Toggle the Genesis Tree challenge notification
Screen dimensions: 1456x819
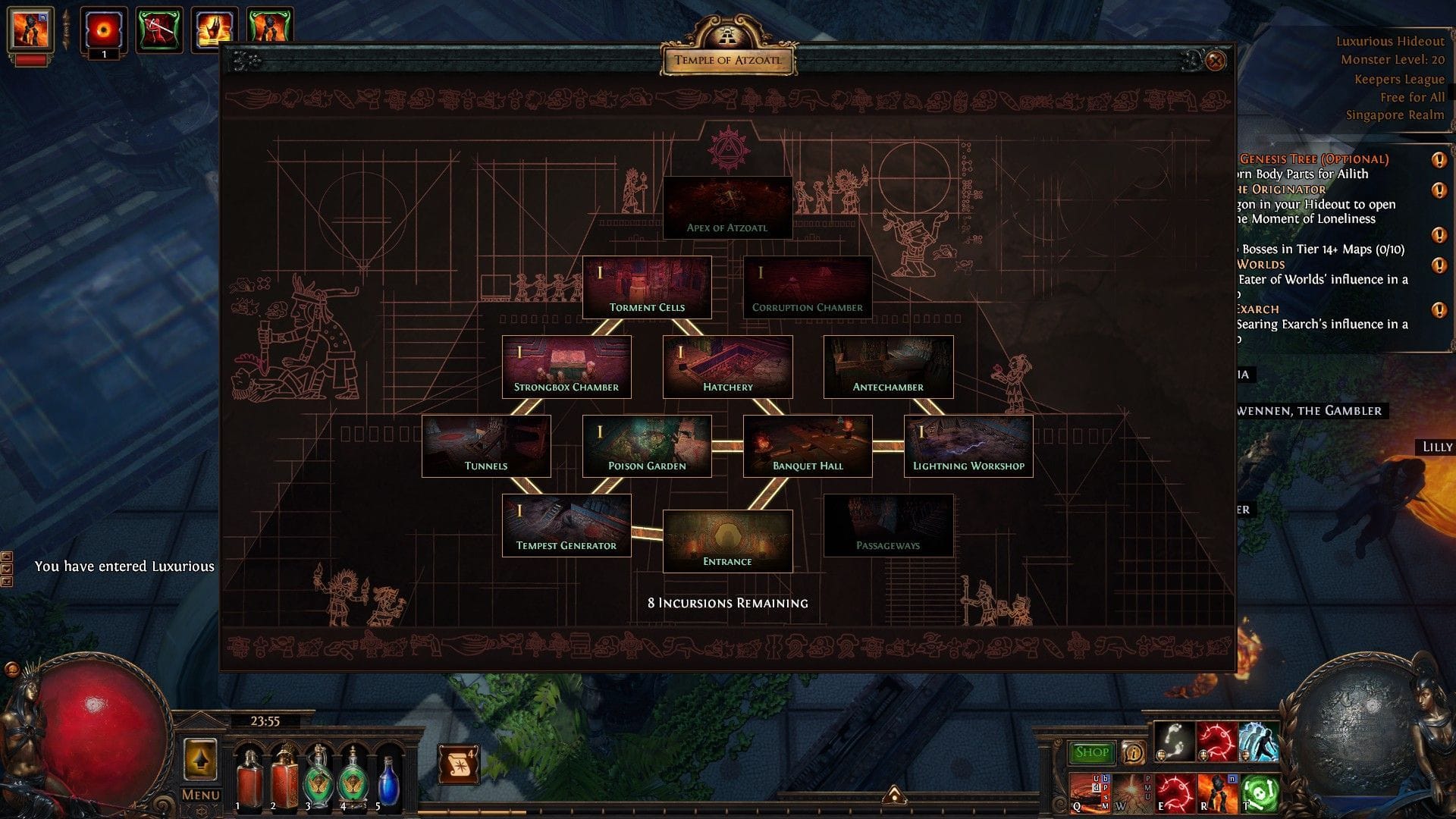[1439, 161]
